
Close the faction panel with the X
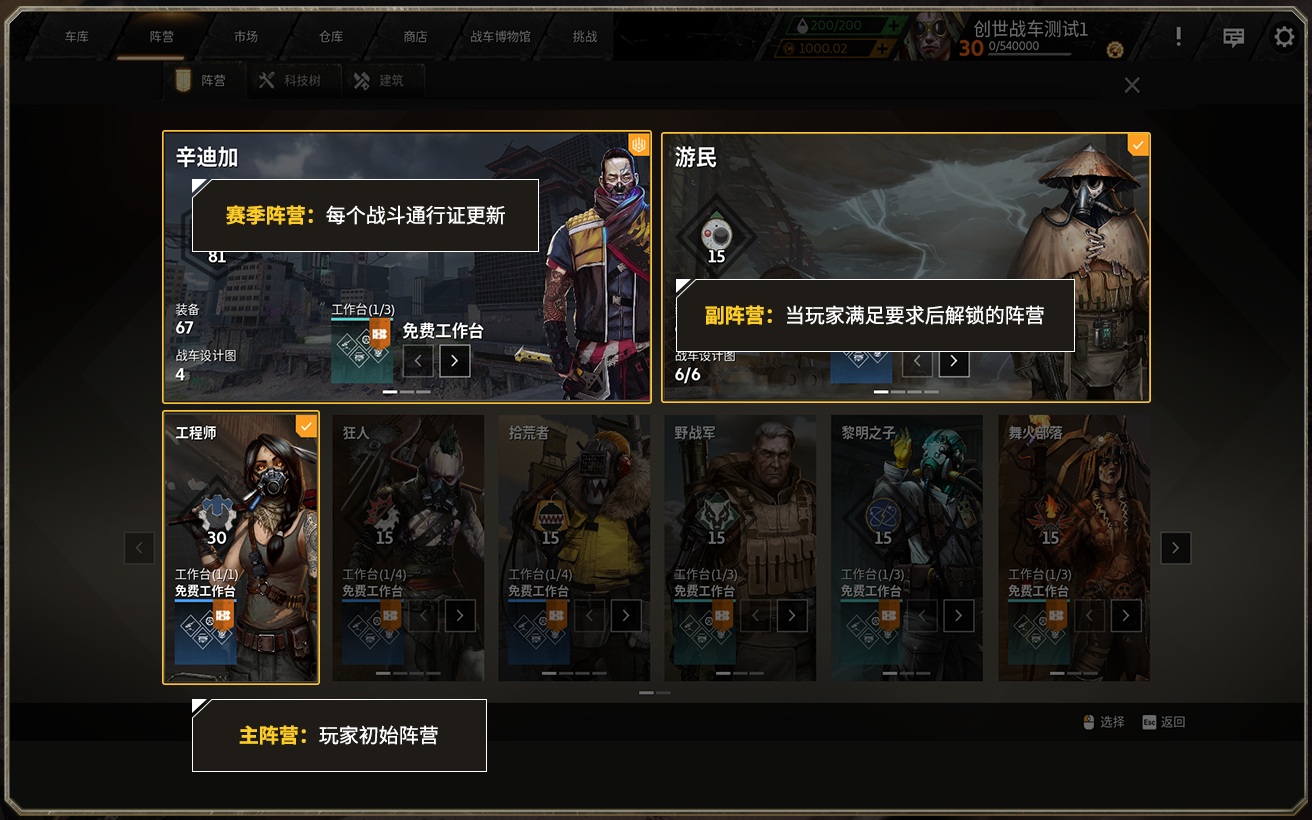pyautogui.click(x=1132, y=85)
